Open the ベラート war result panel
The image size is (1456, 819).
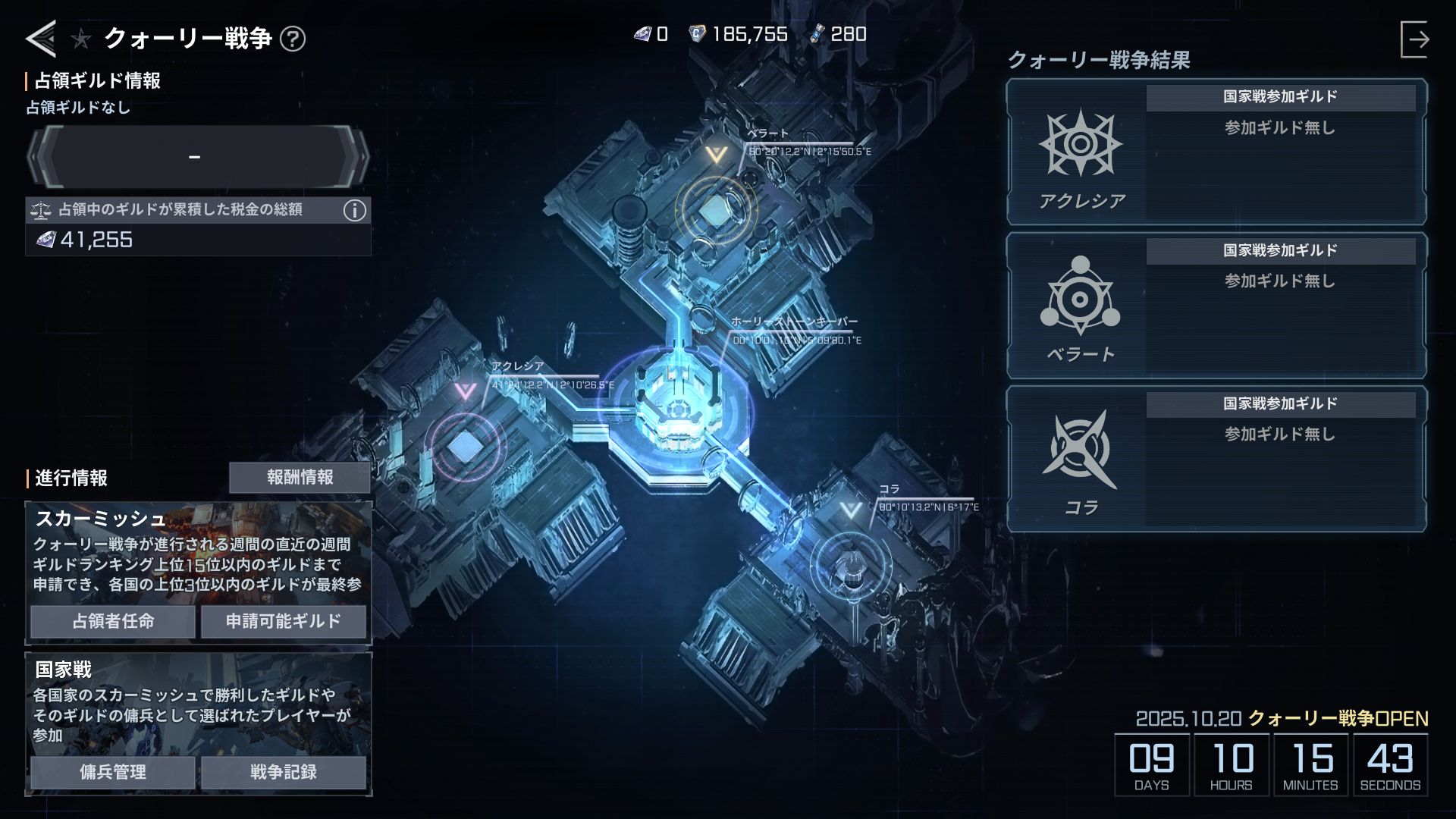(1216, 306)
